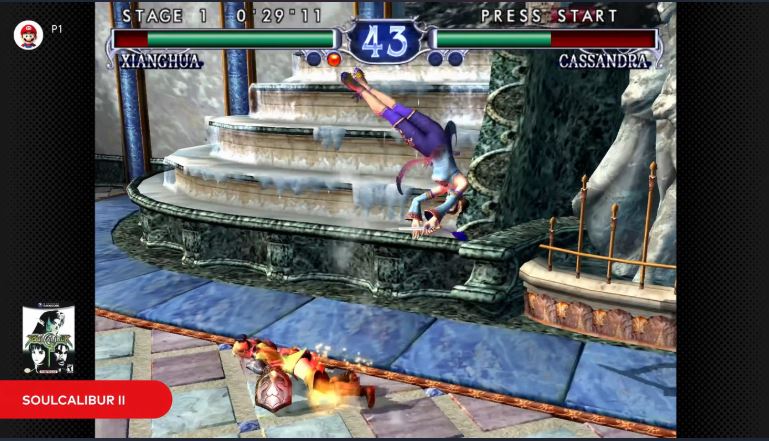Click the Mario P1 player avatar
The width and height of the screenshot is (769, 441).
tap(28, 35)
